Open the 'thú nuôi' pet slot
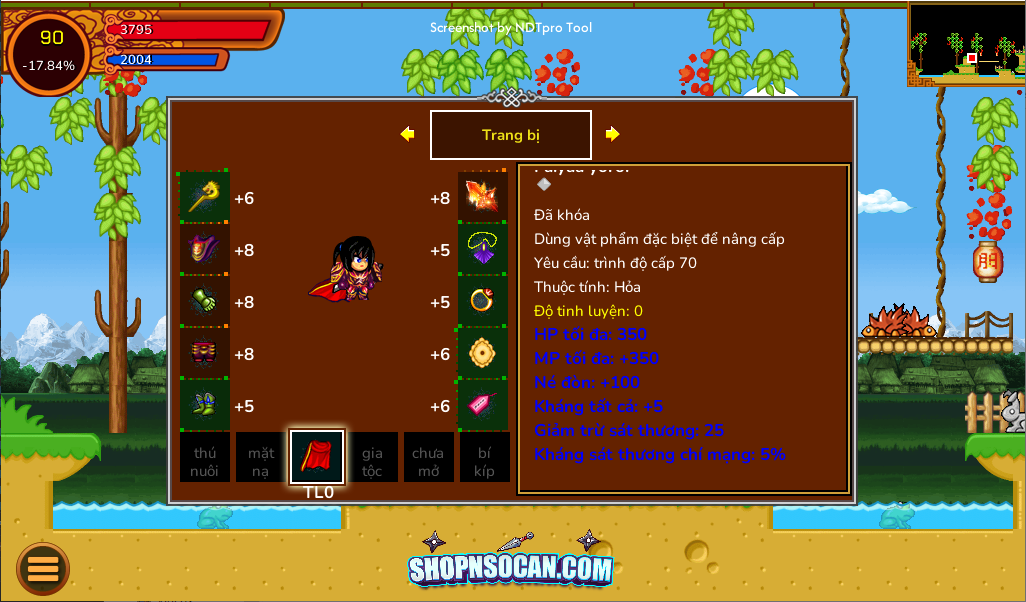Viewport: 1026px width, 602px height. (205, 457)
